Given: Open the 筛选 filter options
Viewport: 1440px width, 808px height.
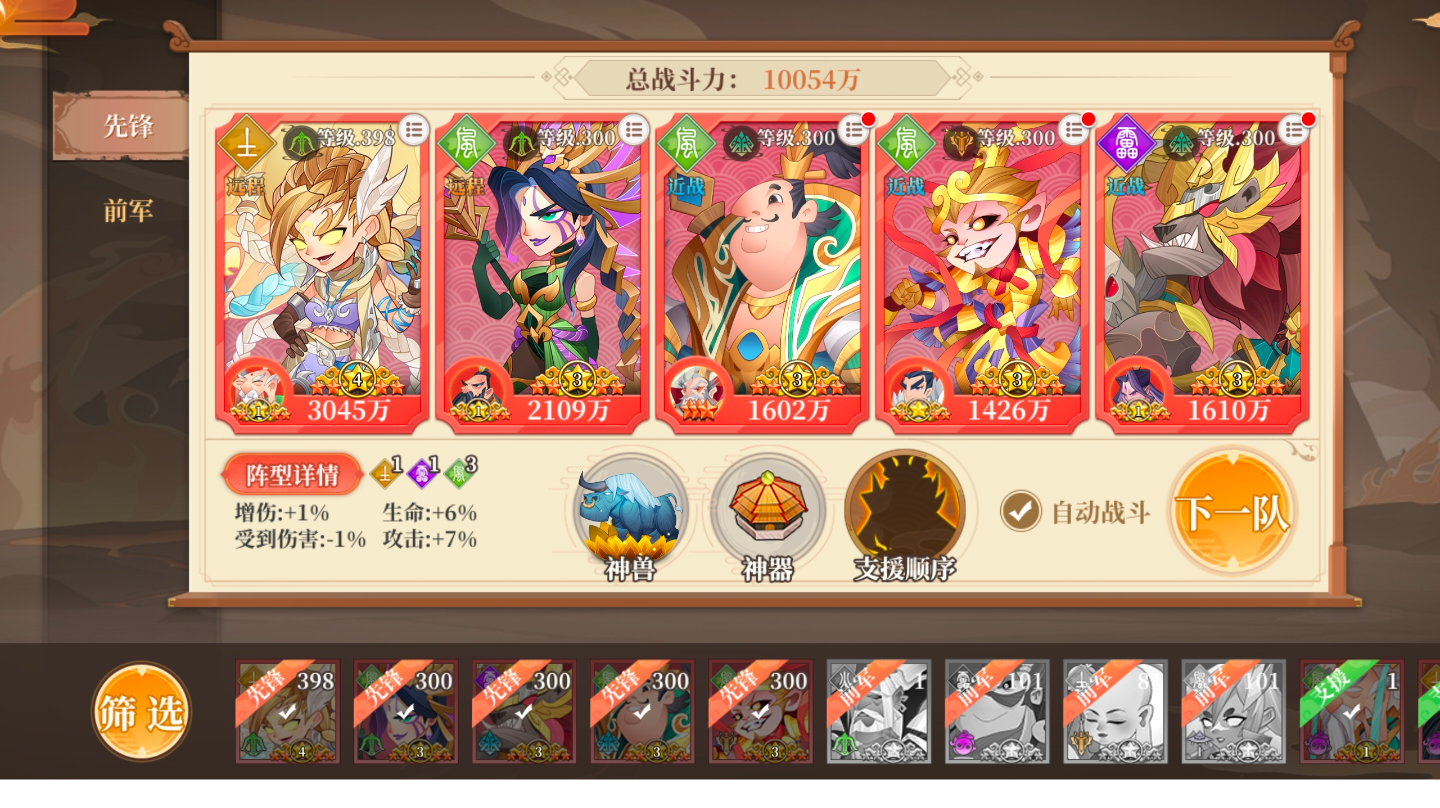Looking at the screenshot, I should click(140, 712).
